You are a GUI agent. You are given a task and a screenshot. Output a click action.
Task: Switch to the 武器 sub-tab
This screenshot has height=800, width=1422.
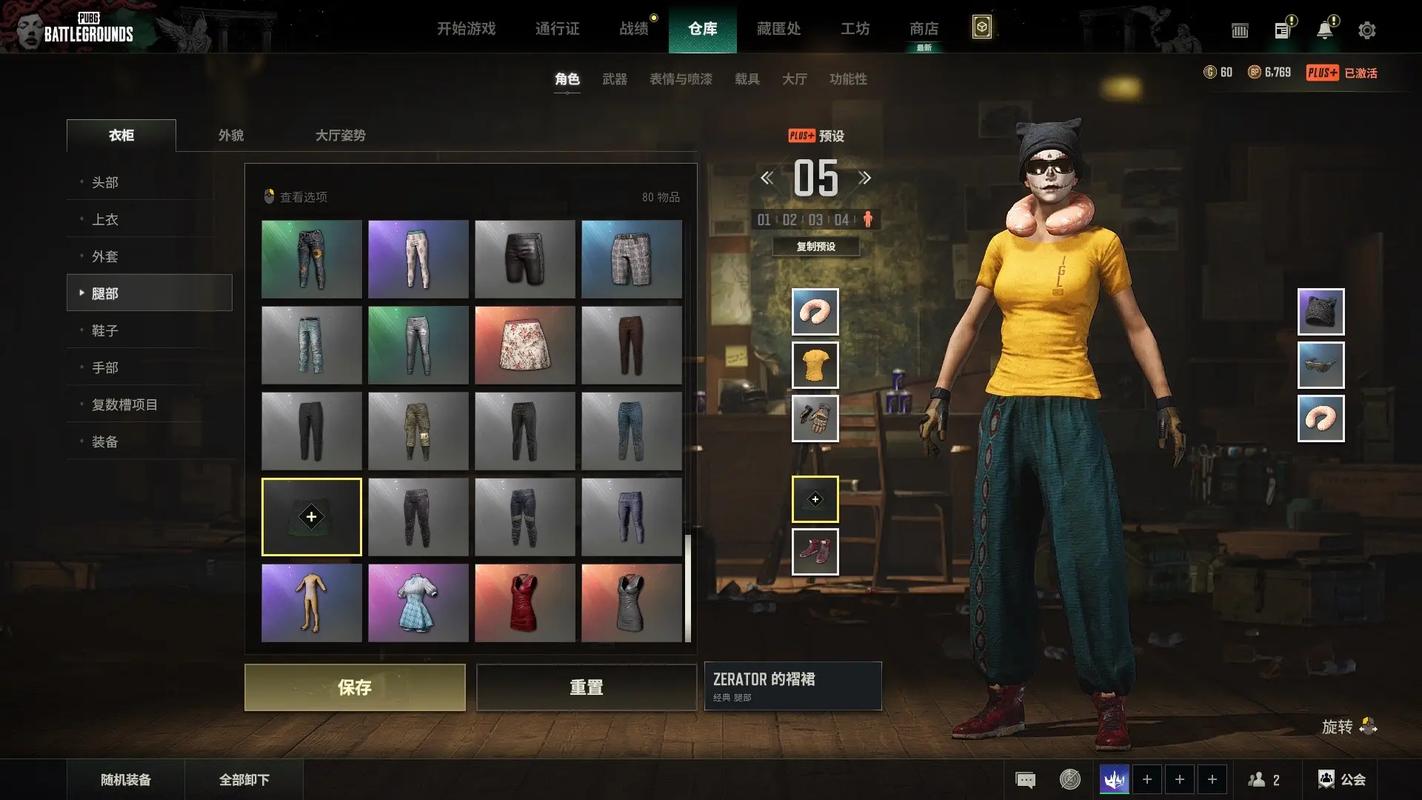(x=614, y=79)
